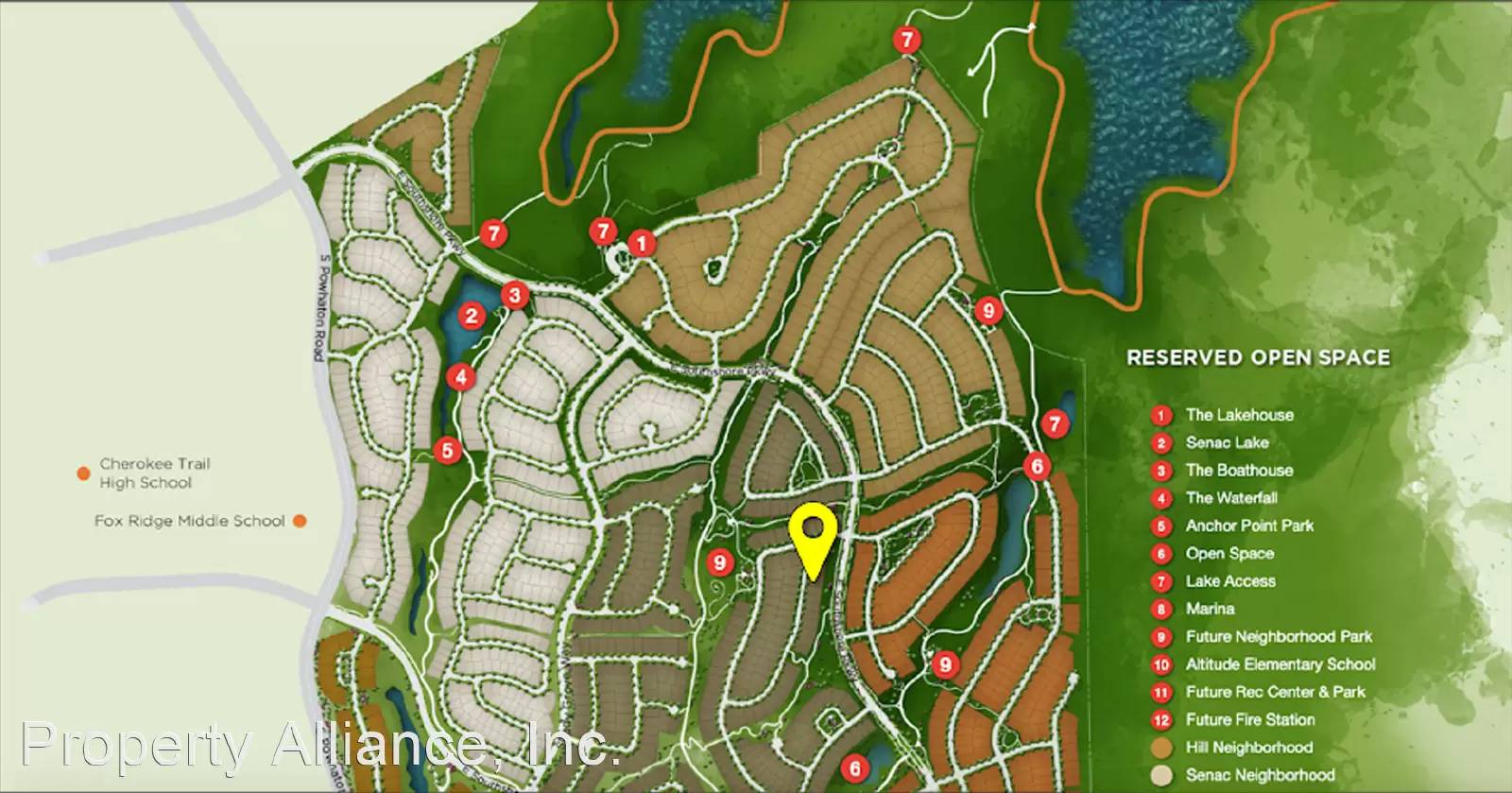Select red map marker number 5
Screen dimensions: 1512x793
point(447,450)
